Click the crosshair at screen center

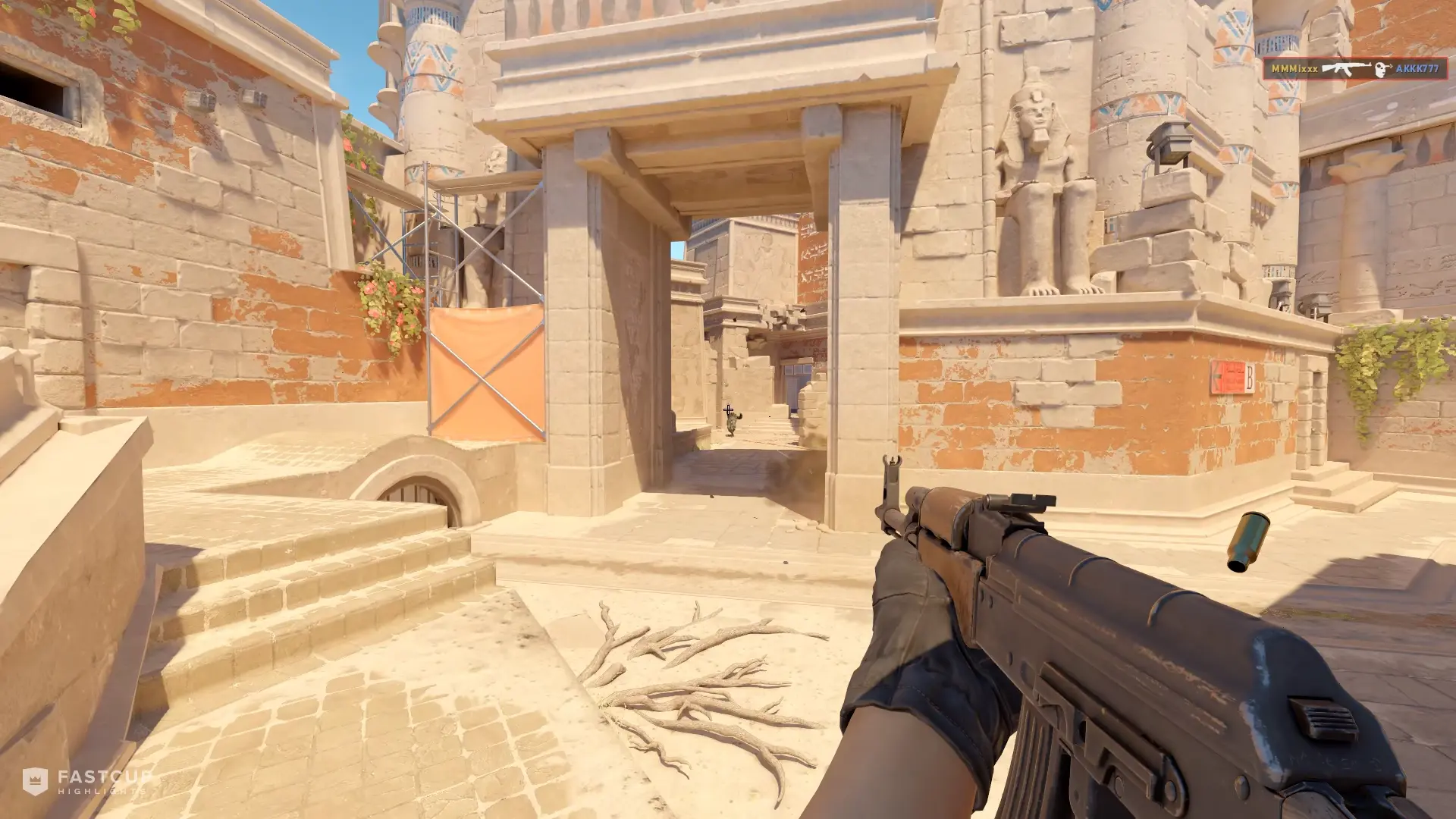[728, 409]
